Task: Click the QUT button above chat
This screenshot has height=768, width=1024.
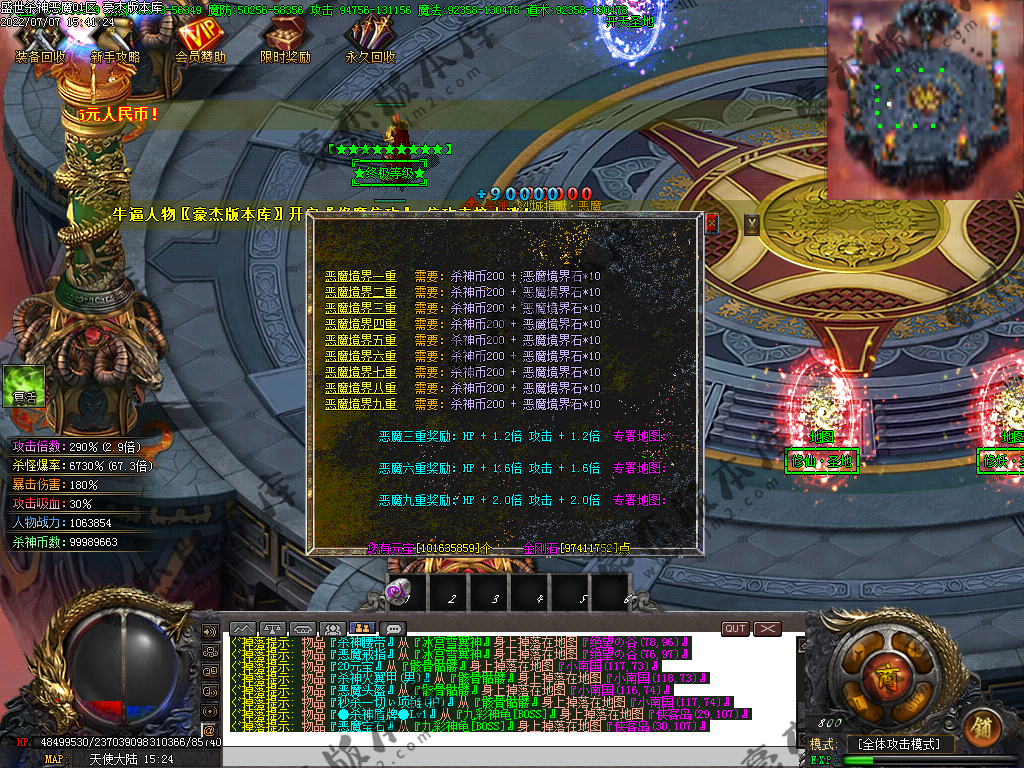Action: (x=735, y=628)
